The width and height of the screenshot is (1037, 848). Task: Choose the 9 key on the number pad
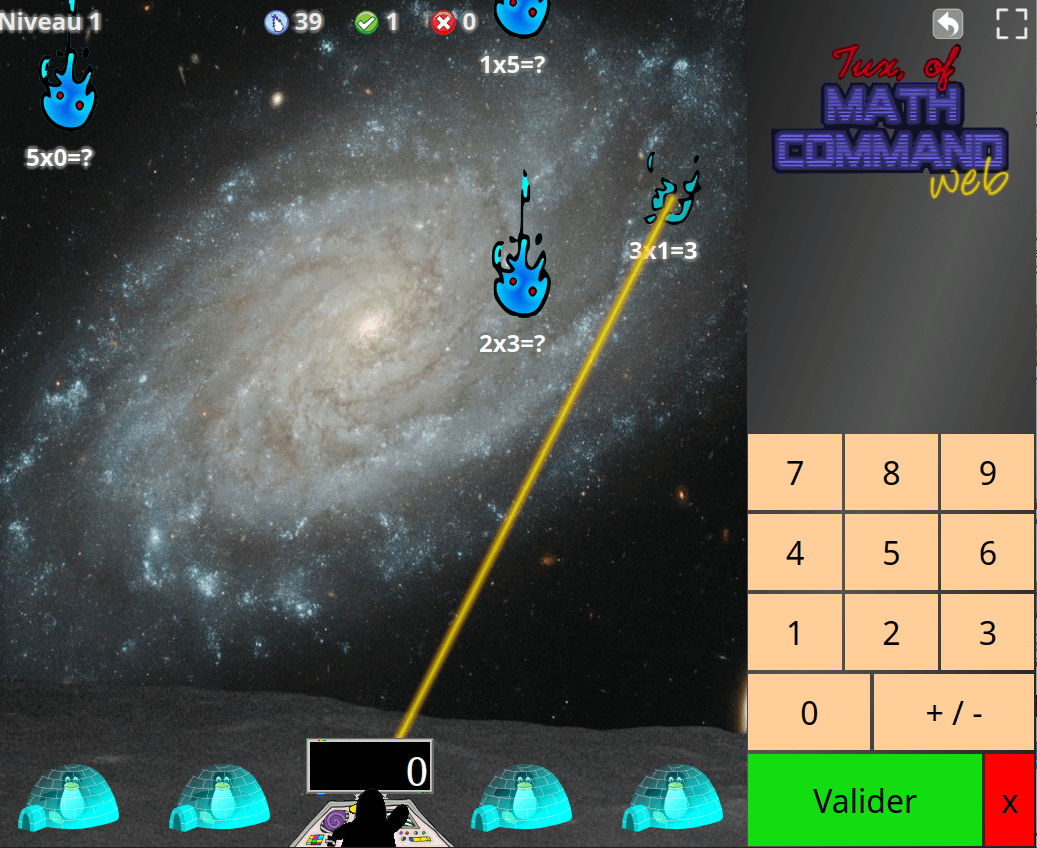point(987,473)
